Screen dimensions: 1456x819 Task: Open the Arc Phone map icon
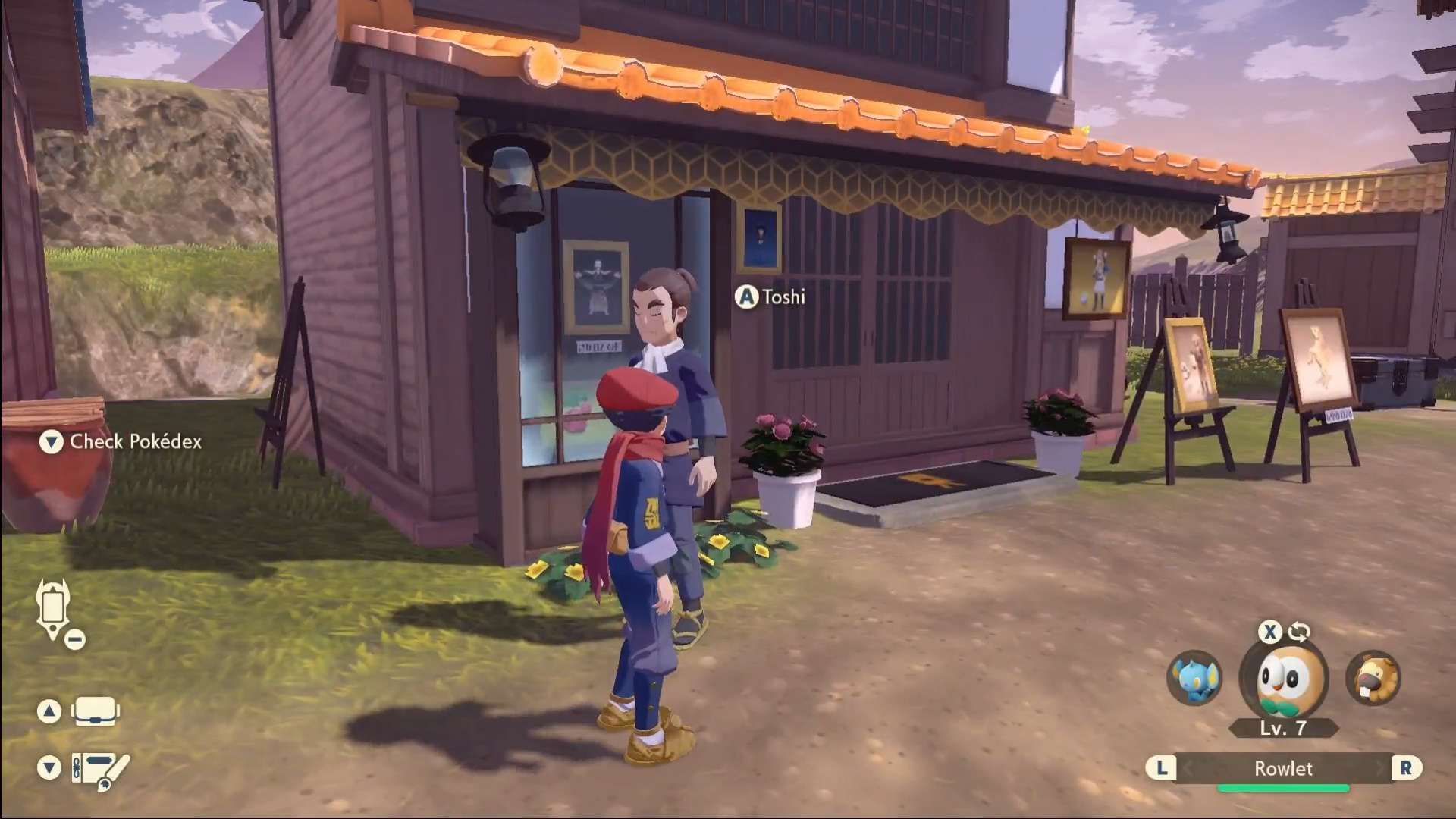(x=54, y=608)
